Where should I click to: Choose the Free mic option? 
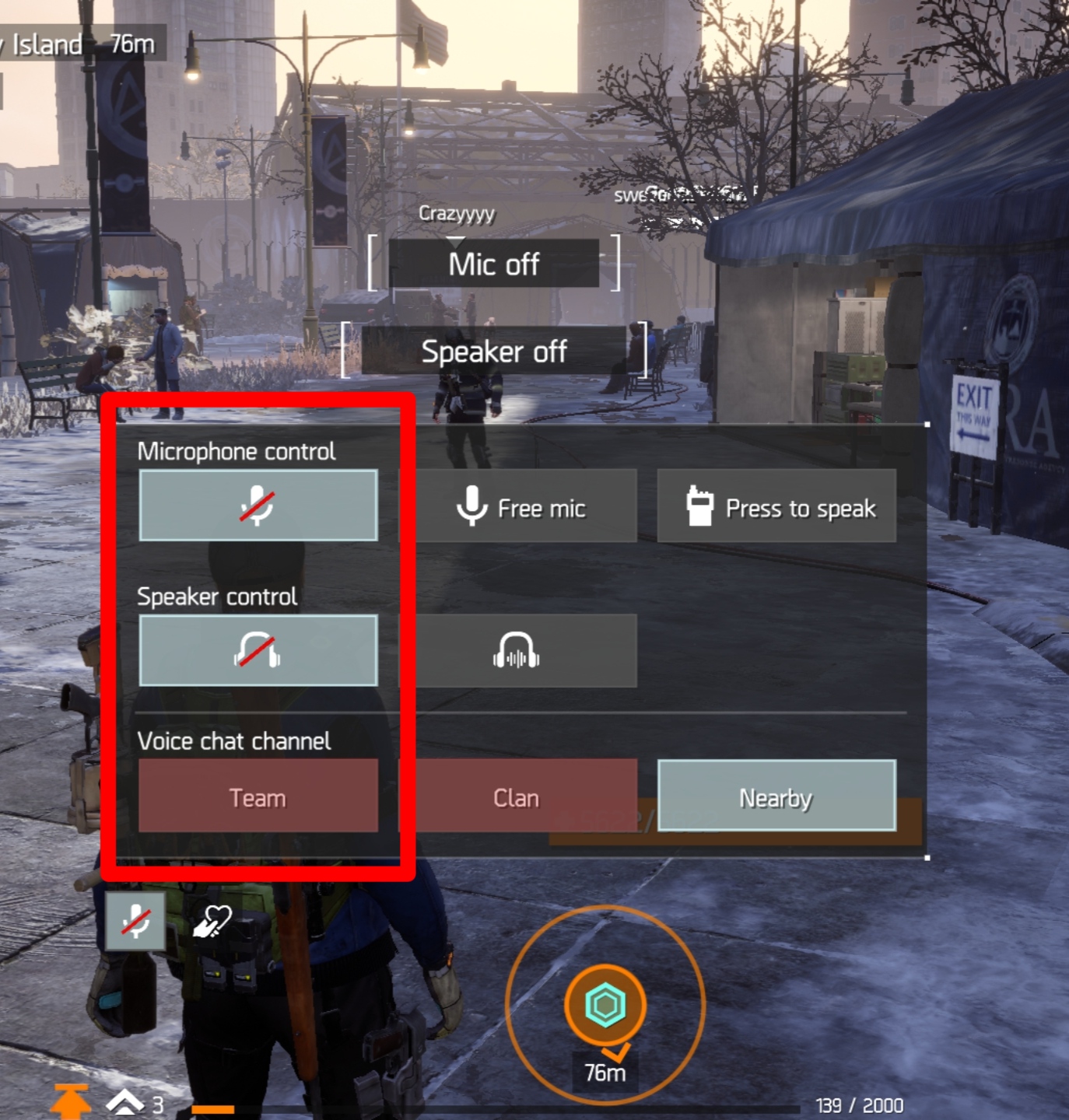(x=518, y=507)
